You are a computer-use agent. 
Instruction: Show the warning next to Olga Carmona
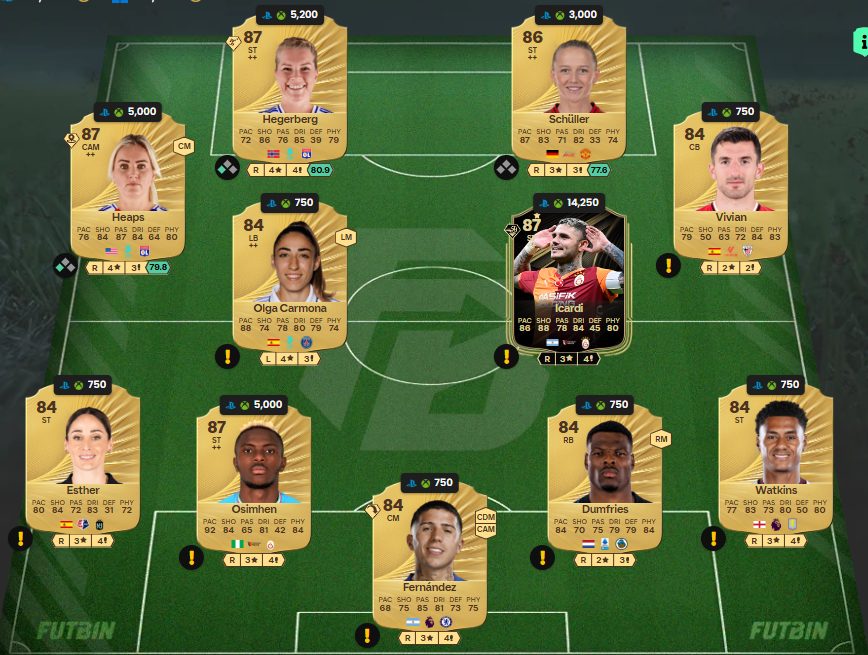click(x=228, y=356)
